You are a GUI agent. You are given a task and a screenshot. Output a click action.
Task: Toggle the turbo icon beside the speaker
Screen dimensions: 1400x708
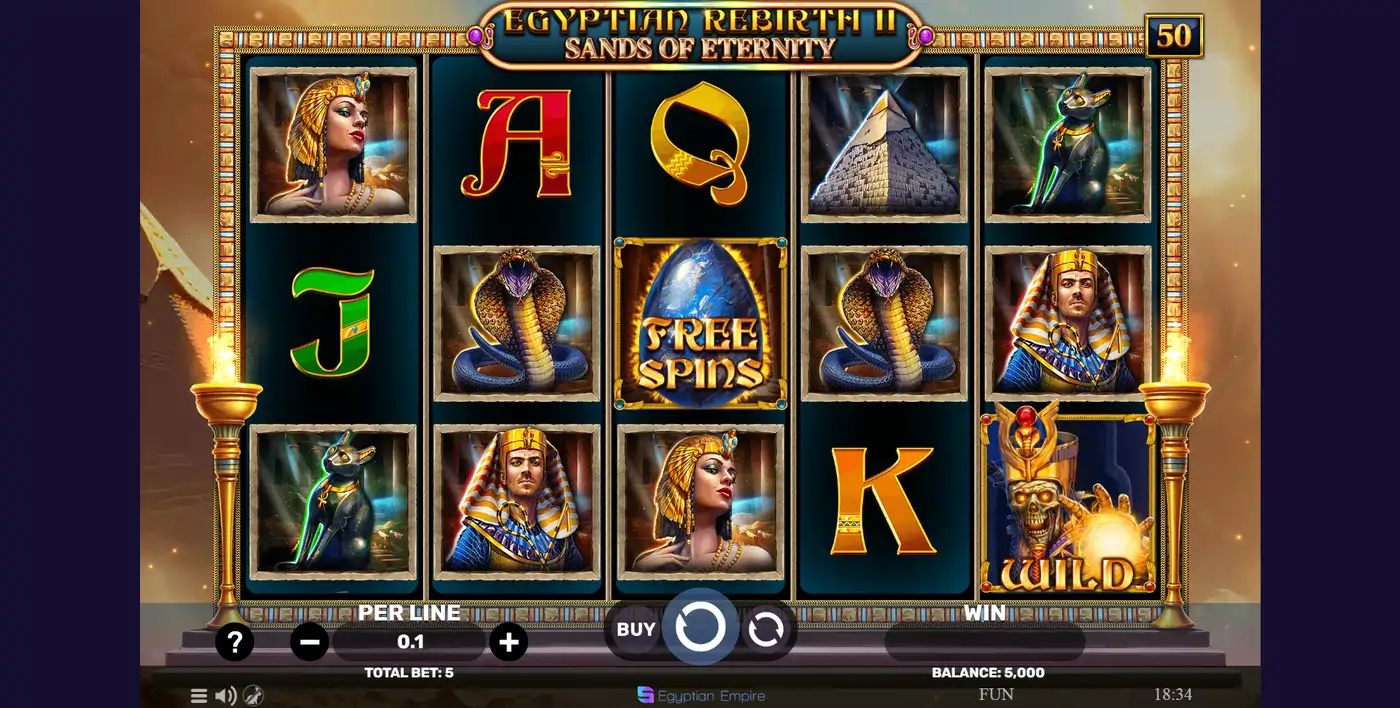tap(253, 696)
